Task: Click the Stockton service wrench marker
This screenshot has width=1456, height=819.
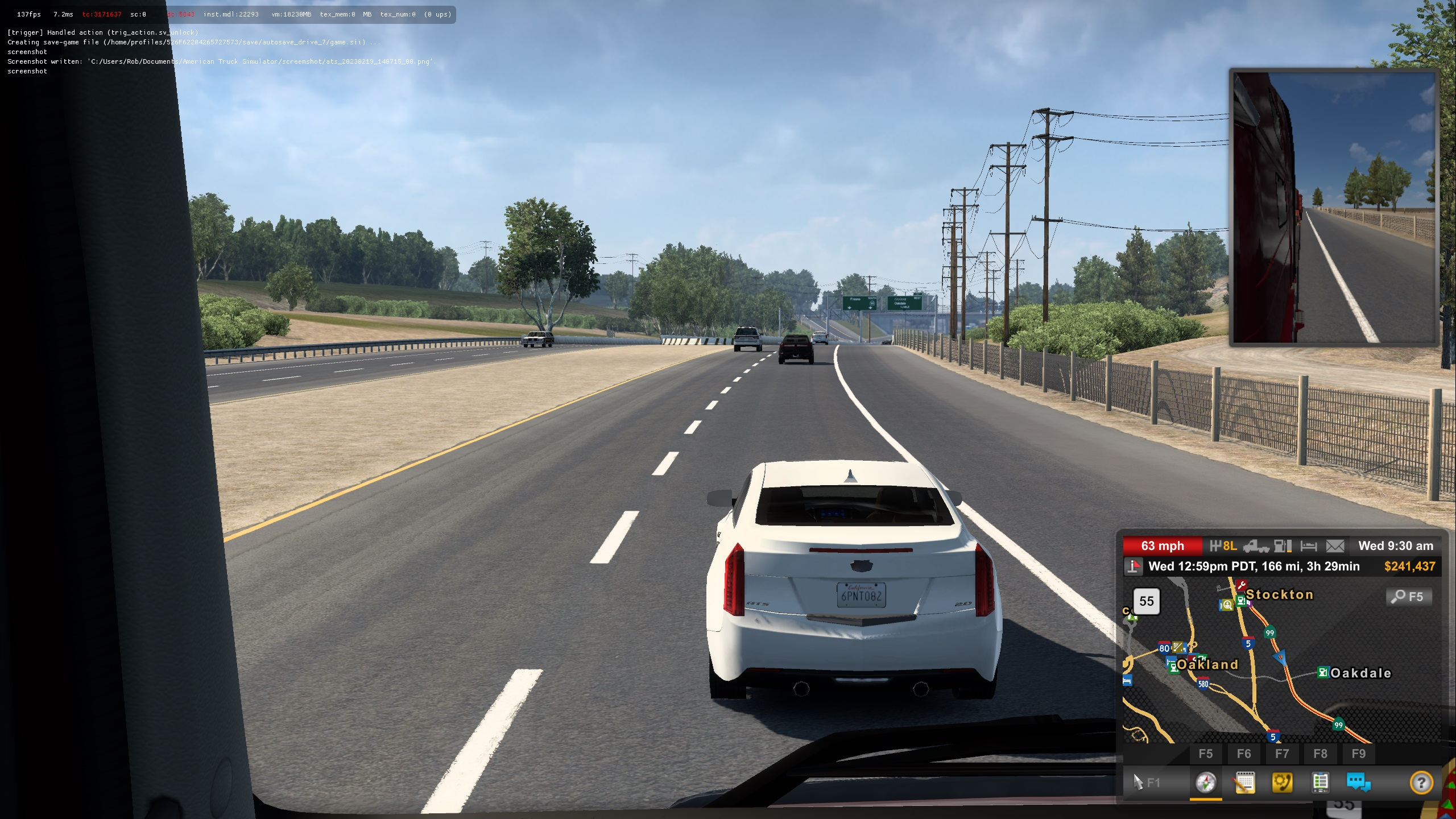Action: tap(1242, 585)
